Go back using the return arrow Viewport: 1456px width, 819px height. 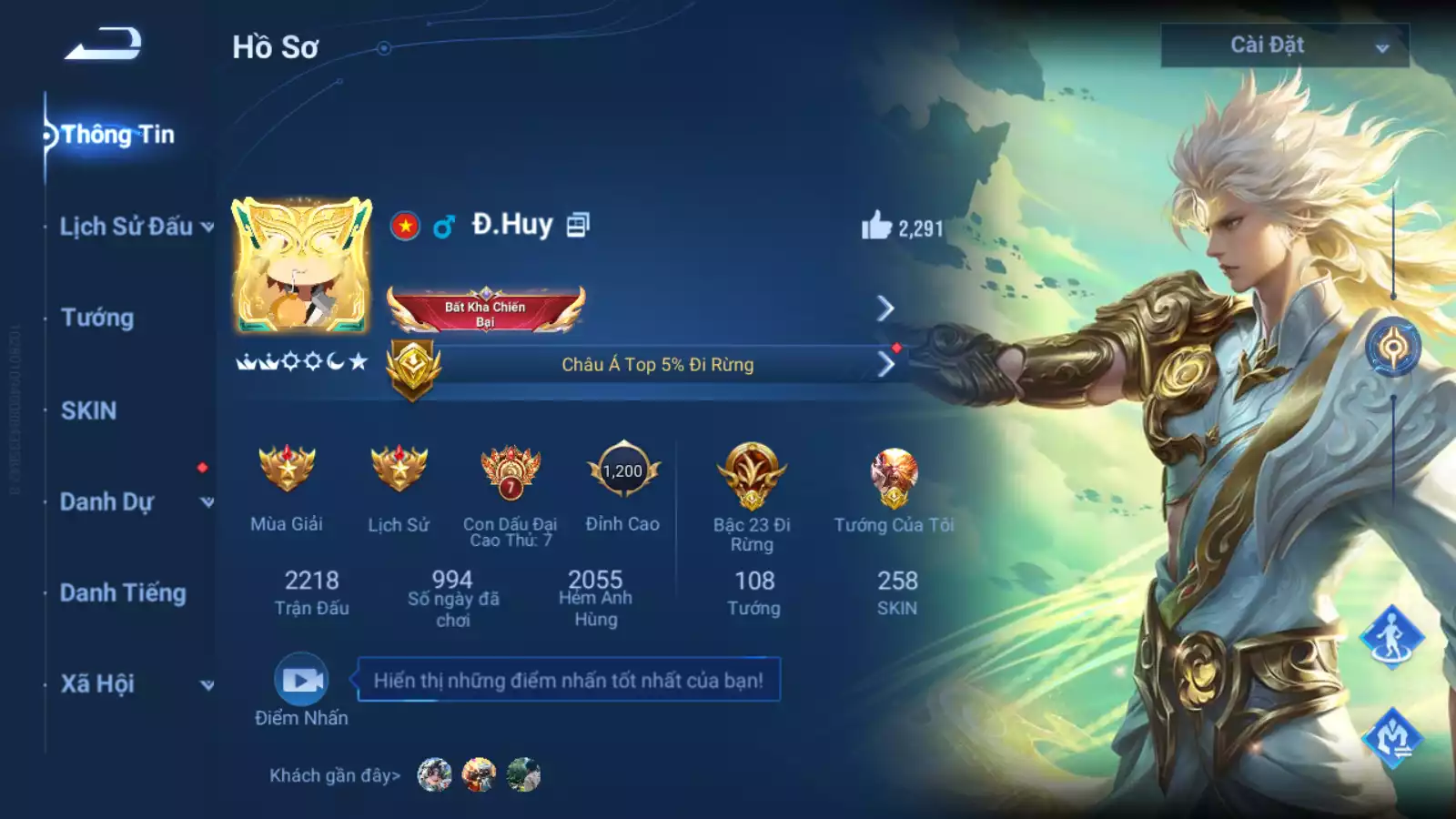coord(103,44)
